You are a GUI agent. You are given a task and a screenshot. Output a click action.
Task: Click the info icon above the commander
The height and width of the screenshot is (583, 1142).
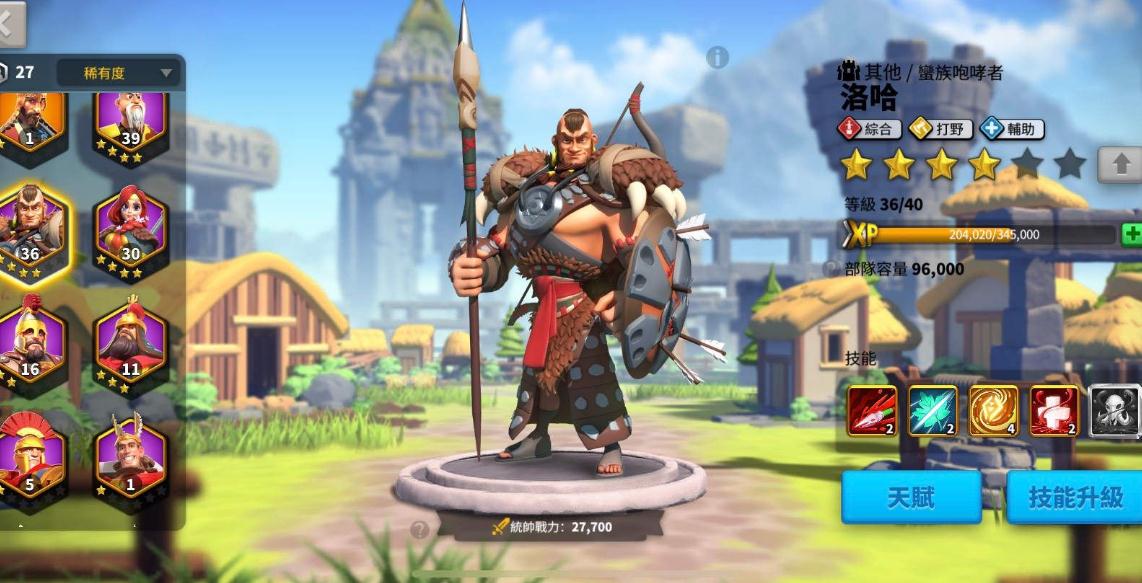click(x=717, y=58)
